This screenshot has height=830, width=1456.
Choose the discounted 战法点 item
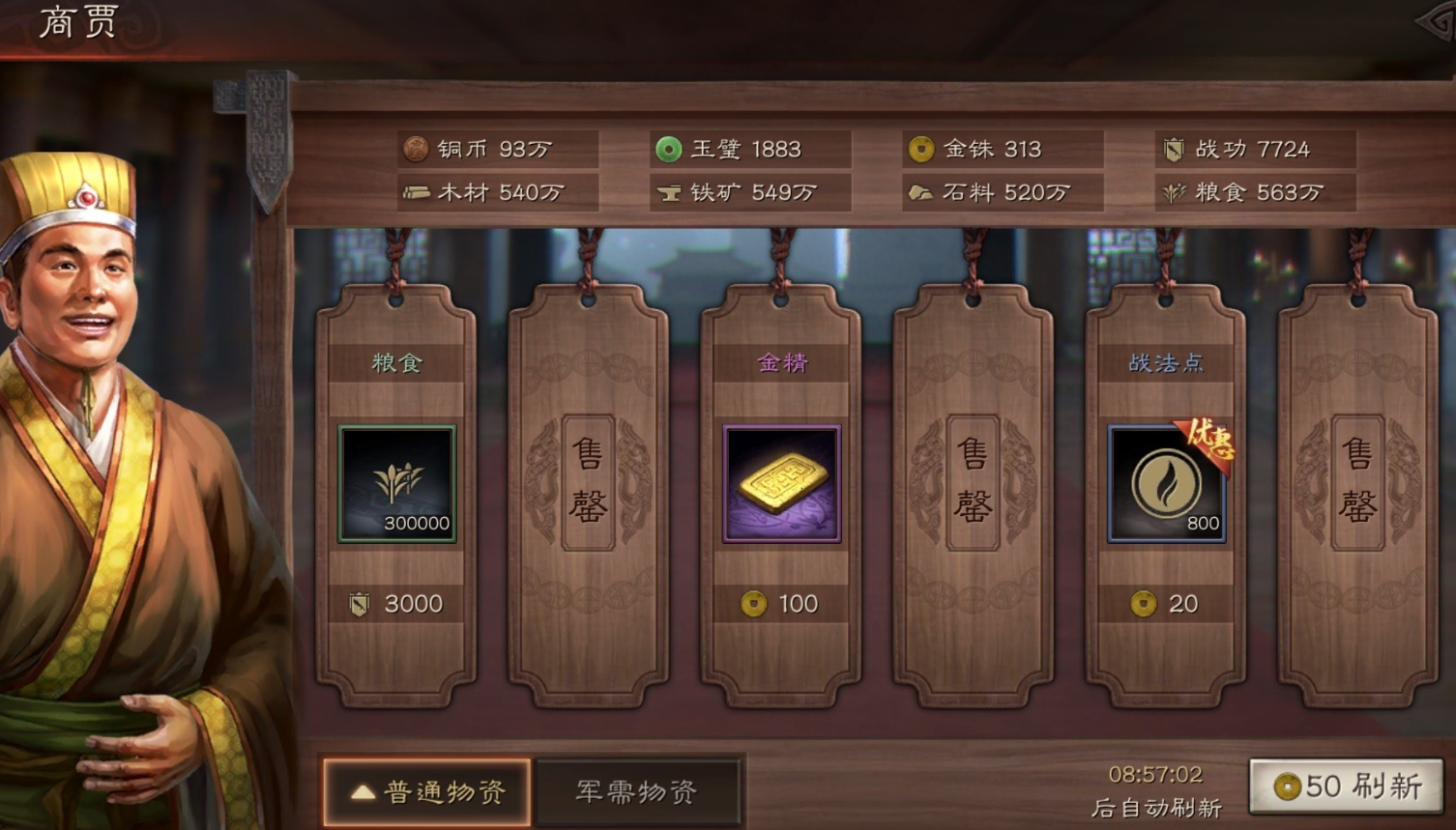click(1166, 483)
